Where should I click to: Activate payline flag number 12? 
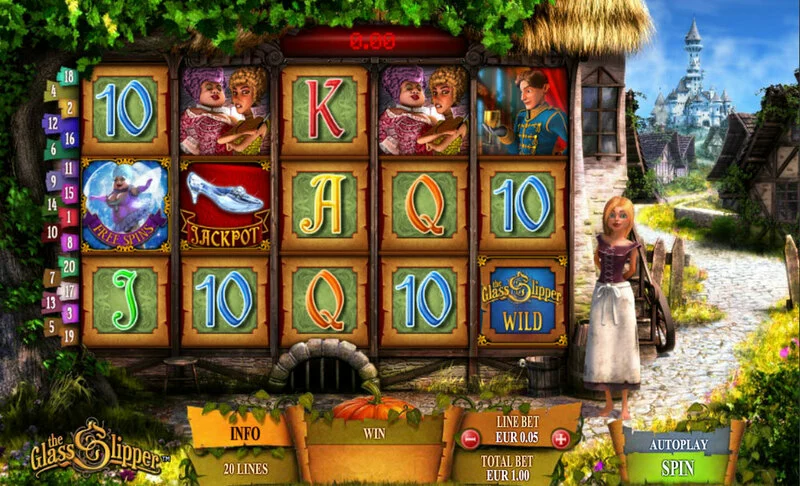[50, 124]
